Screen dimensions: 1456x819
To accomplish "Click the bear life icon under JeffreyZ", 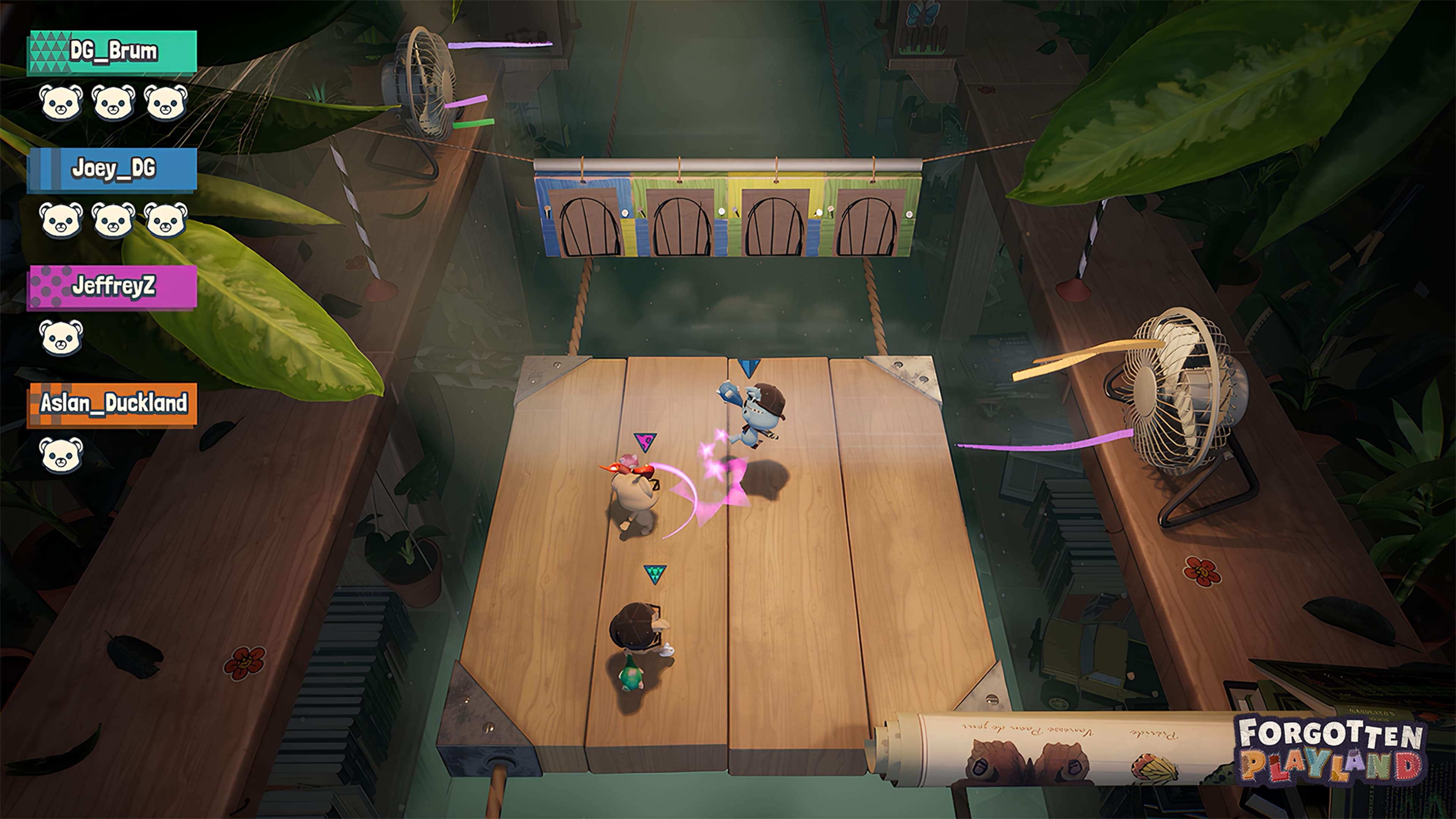I will [x=61, y=337].
